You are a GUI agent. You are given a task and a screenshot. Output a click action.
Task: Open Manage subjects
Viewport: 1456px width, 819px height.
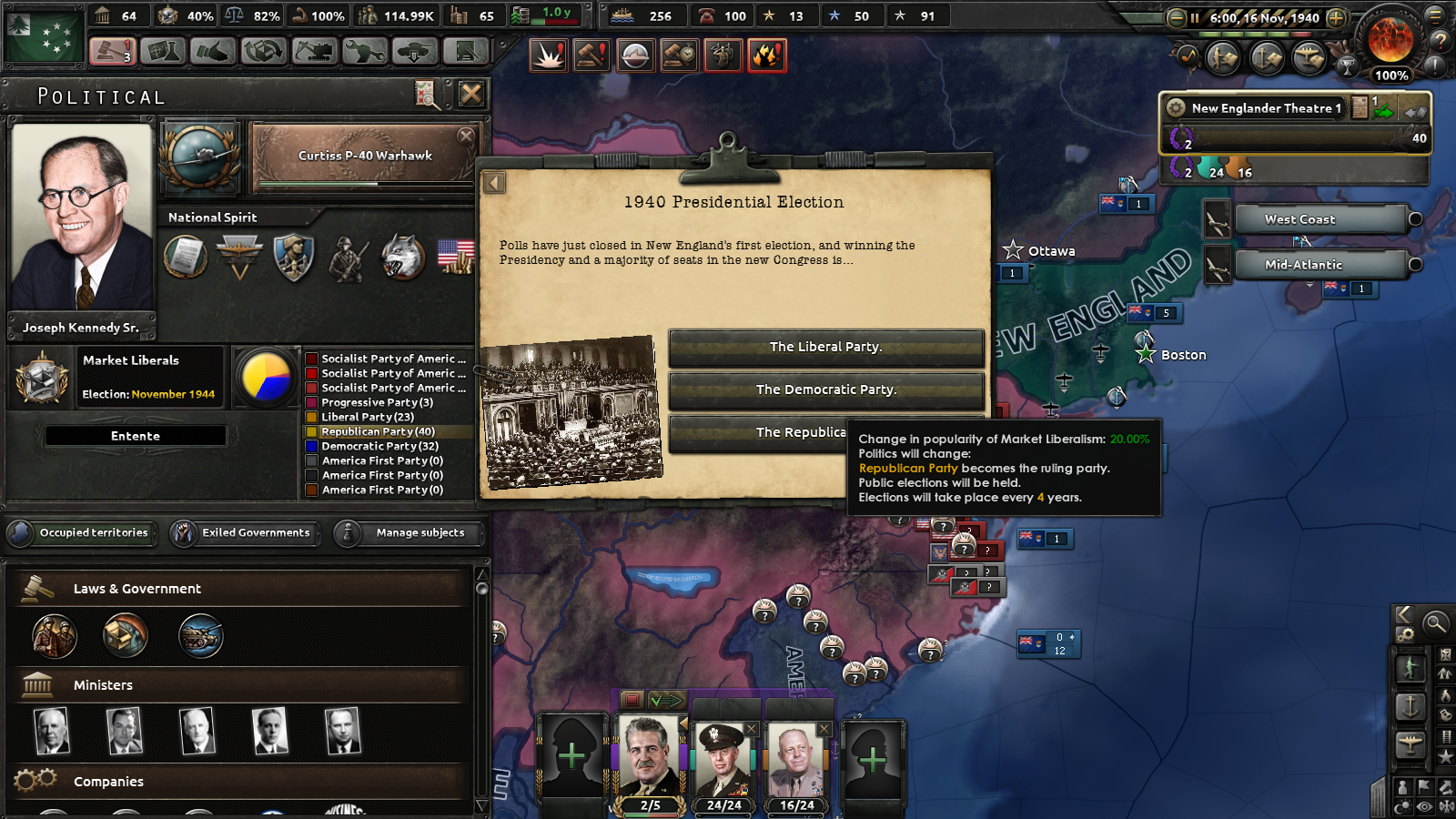coord(409,533)
